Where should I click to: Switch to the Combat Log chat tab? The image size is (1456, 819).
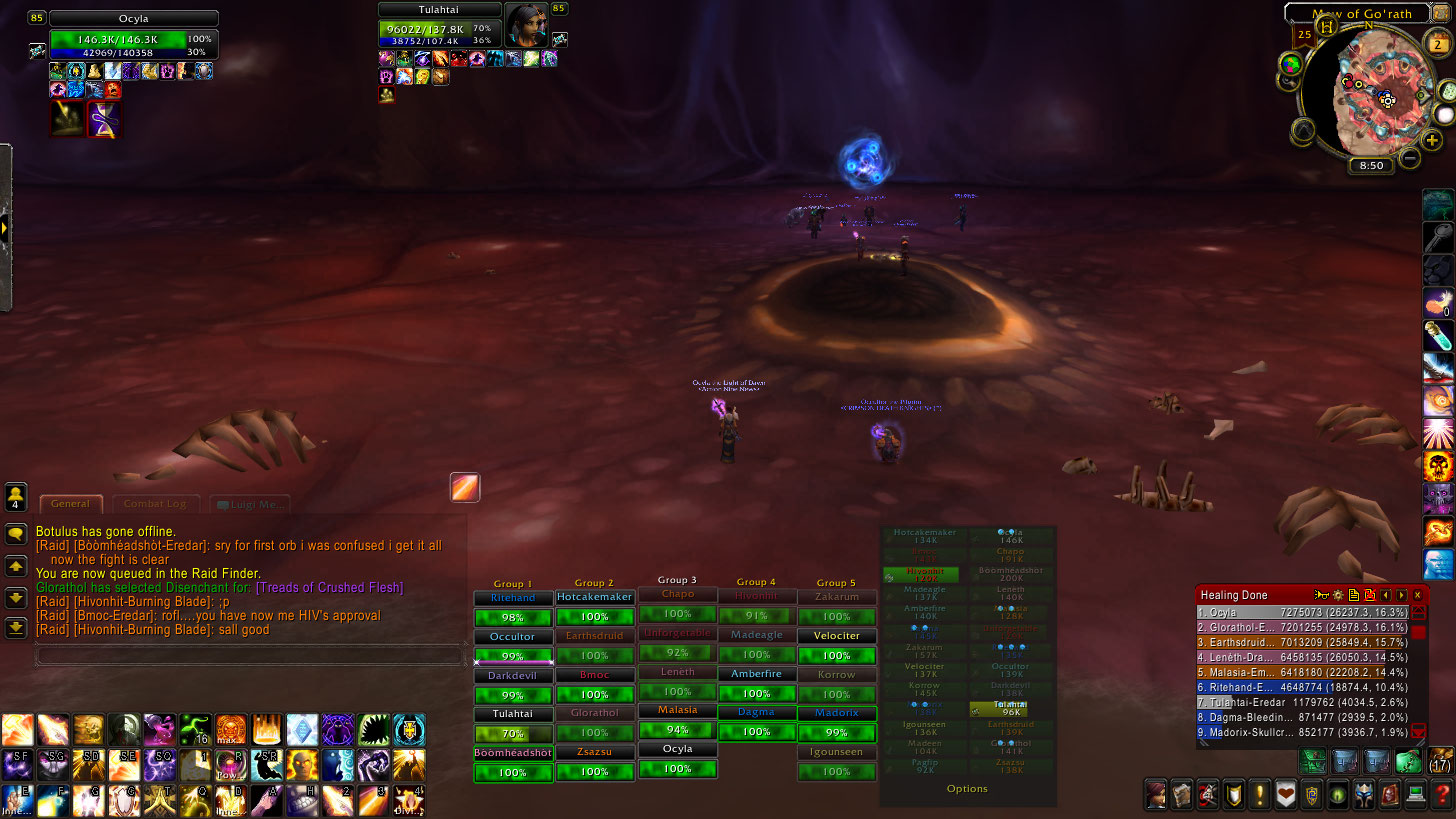pyautogui.click(x=156, y=504)
